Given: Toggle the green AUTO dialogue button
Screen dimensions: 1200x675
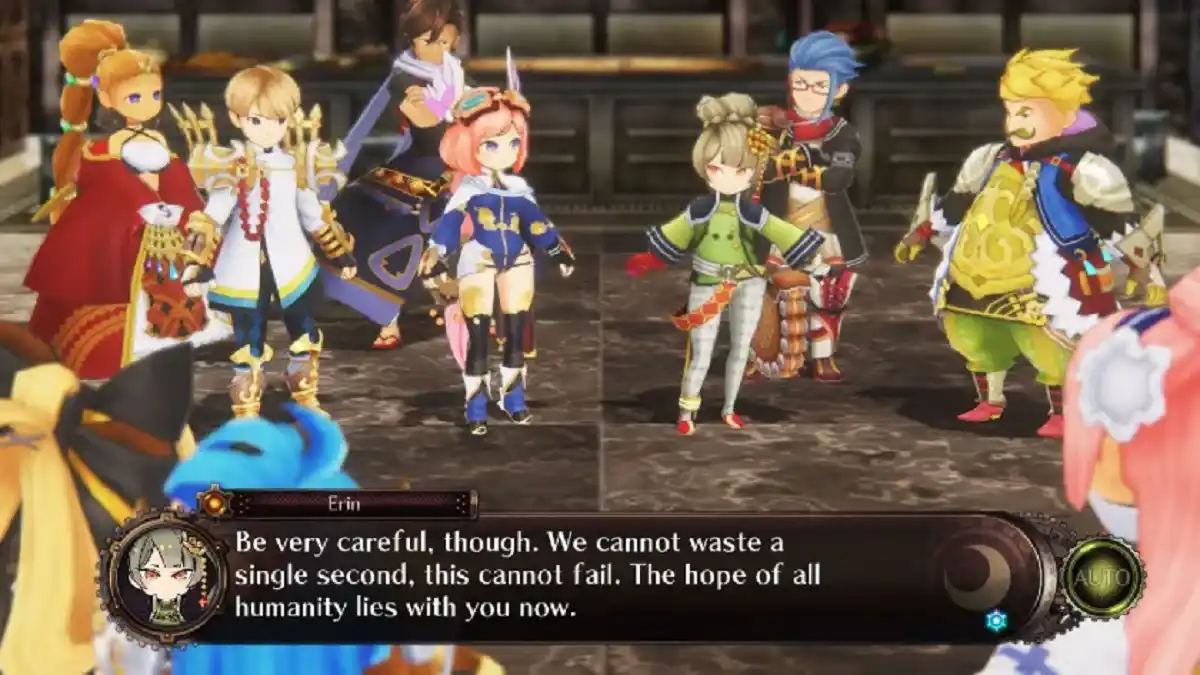Looking at the screenshot, I should (1102, 578).
